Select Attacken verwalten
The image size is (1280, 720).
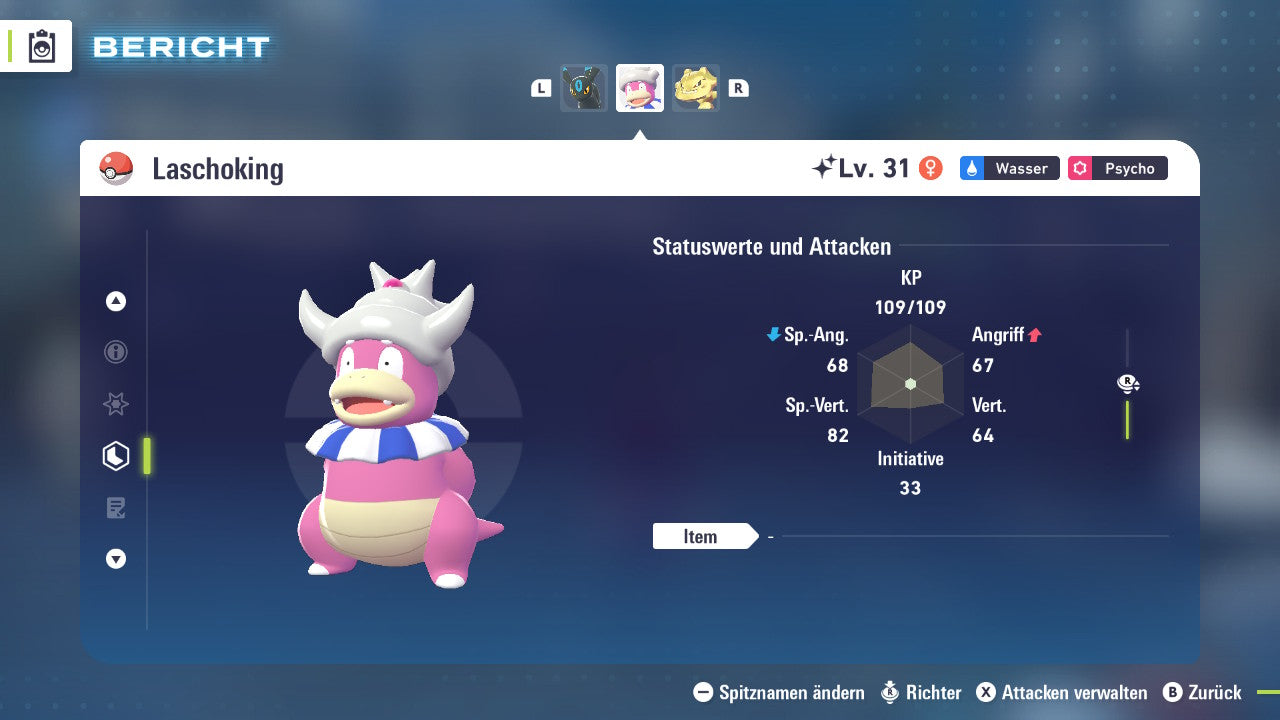(1061, 692)
